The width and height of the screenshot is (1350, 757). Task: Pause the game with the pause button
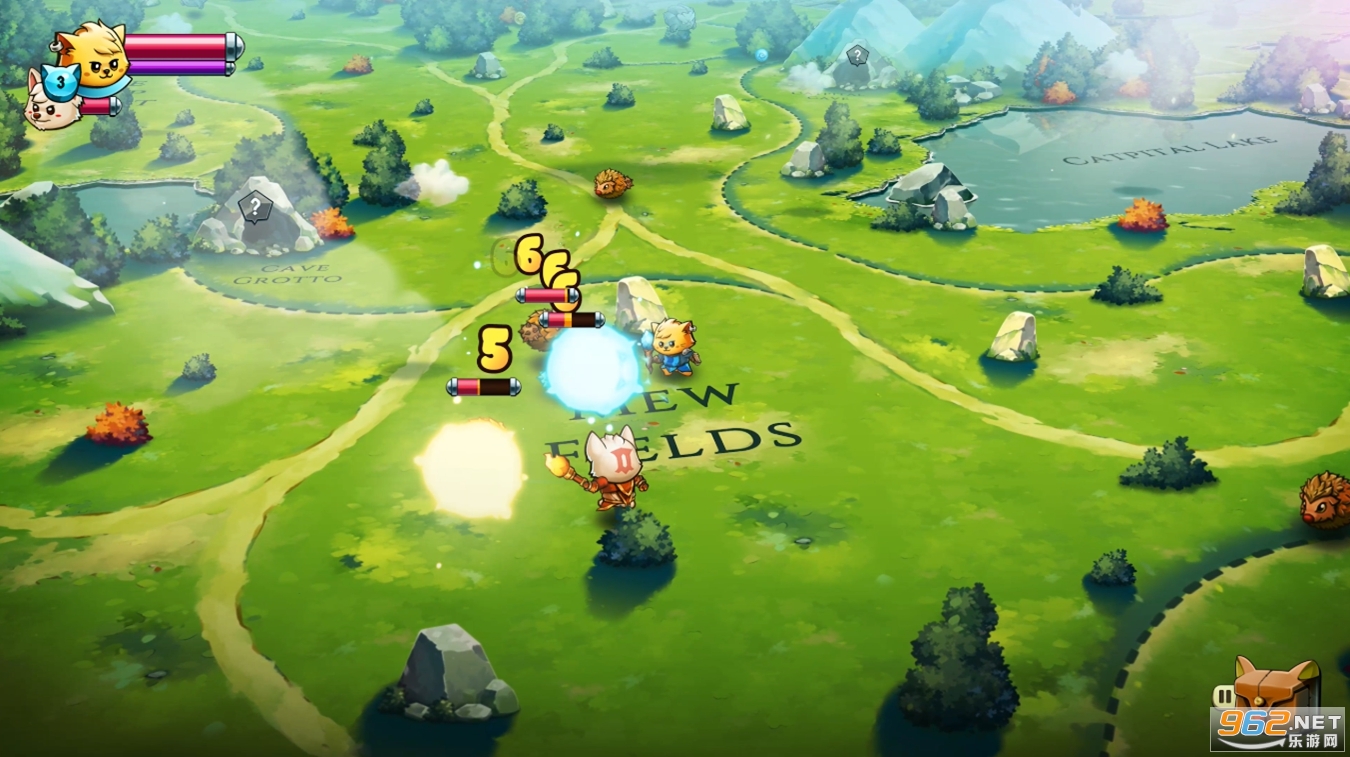click(x=1223, y=695)
